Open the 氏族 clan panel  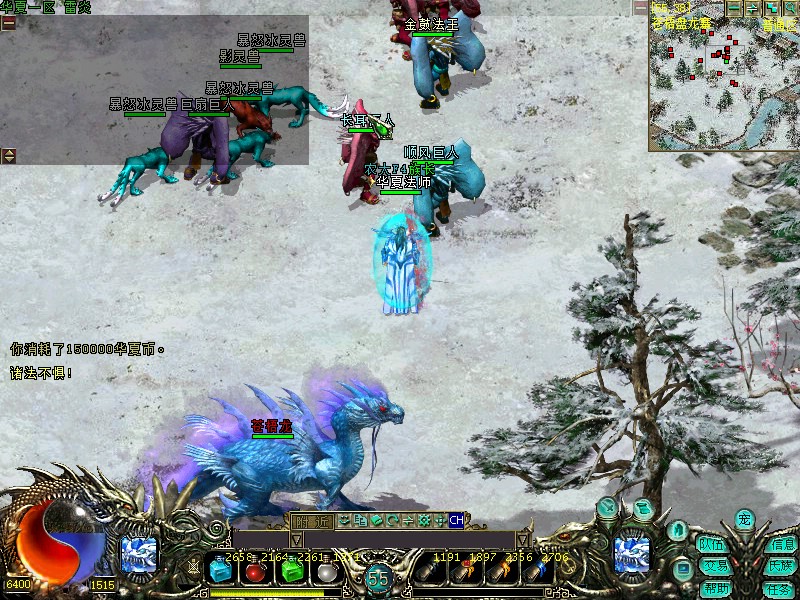(x=780, y=566)
